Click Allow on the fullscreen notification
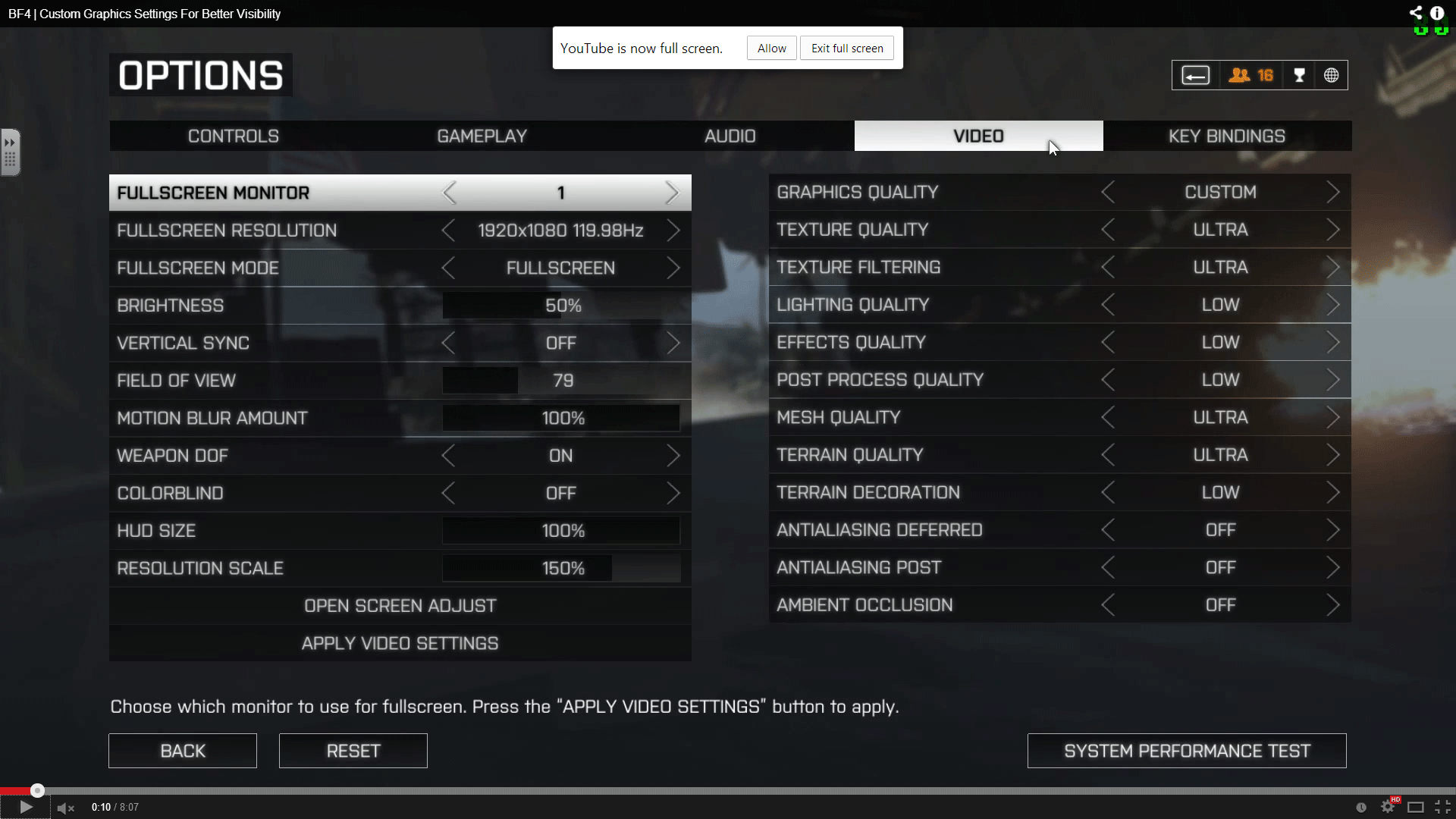 (x=770, y=47)
